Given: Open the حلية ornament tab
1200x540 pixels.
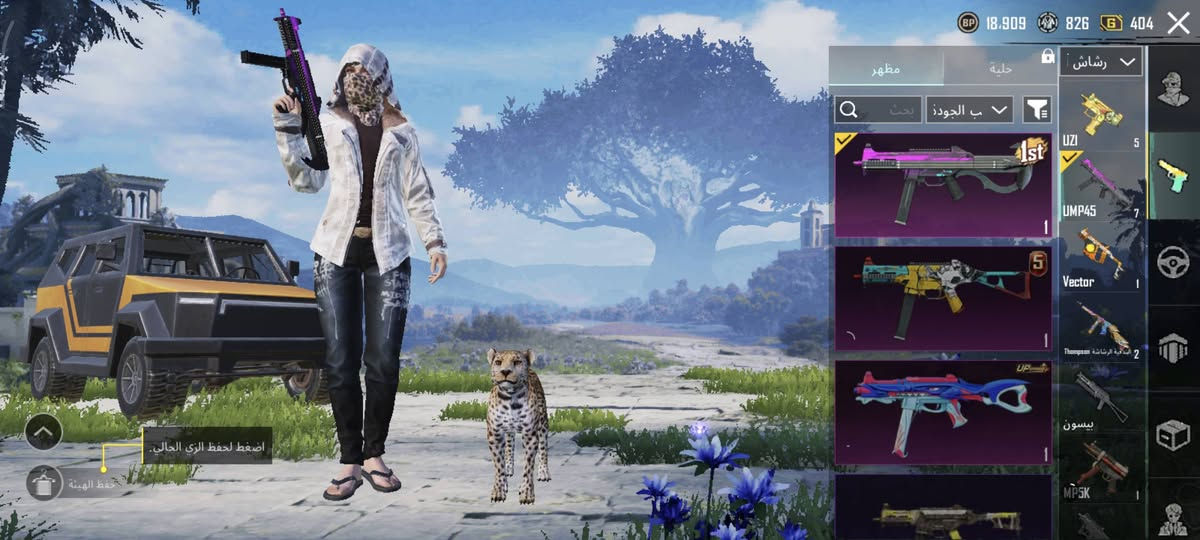Looking at the screenshot, I should coord(1000,68).
